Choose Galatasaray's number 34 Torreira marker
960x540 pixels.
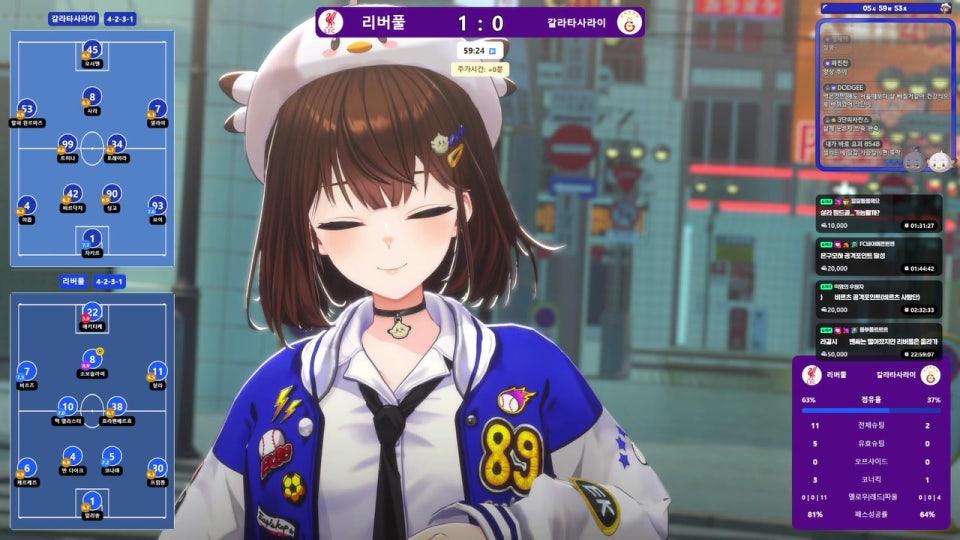pos(116,144)
